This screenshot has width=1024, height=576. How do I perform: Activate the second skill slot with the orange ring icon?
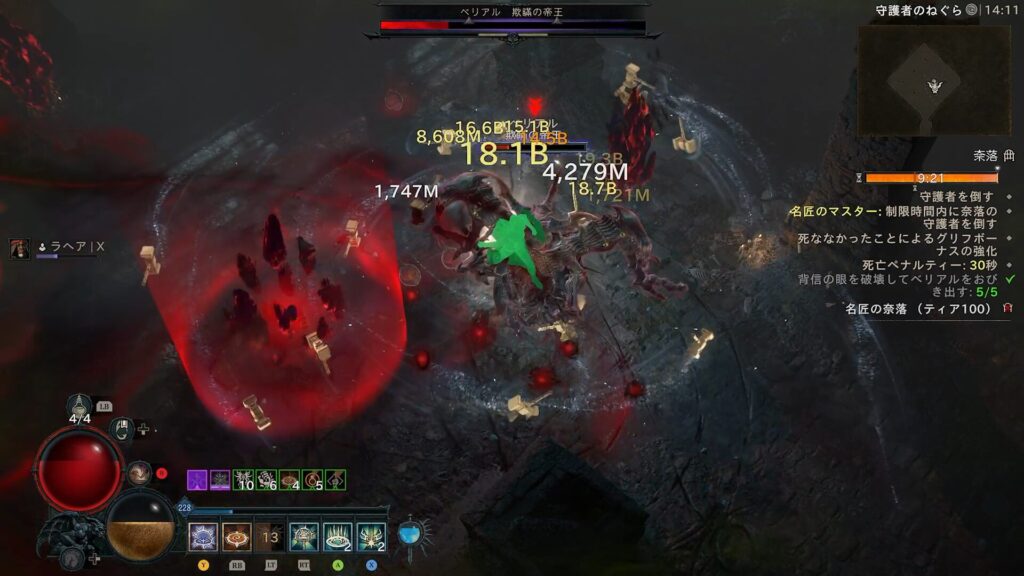click(237, 537)
